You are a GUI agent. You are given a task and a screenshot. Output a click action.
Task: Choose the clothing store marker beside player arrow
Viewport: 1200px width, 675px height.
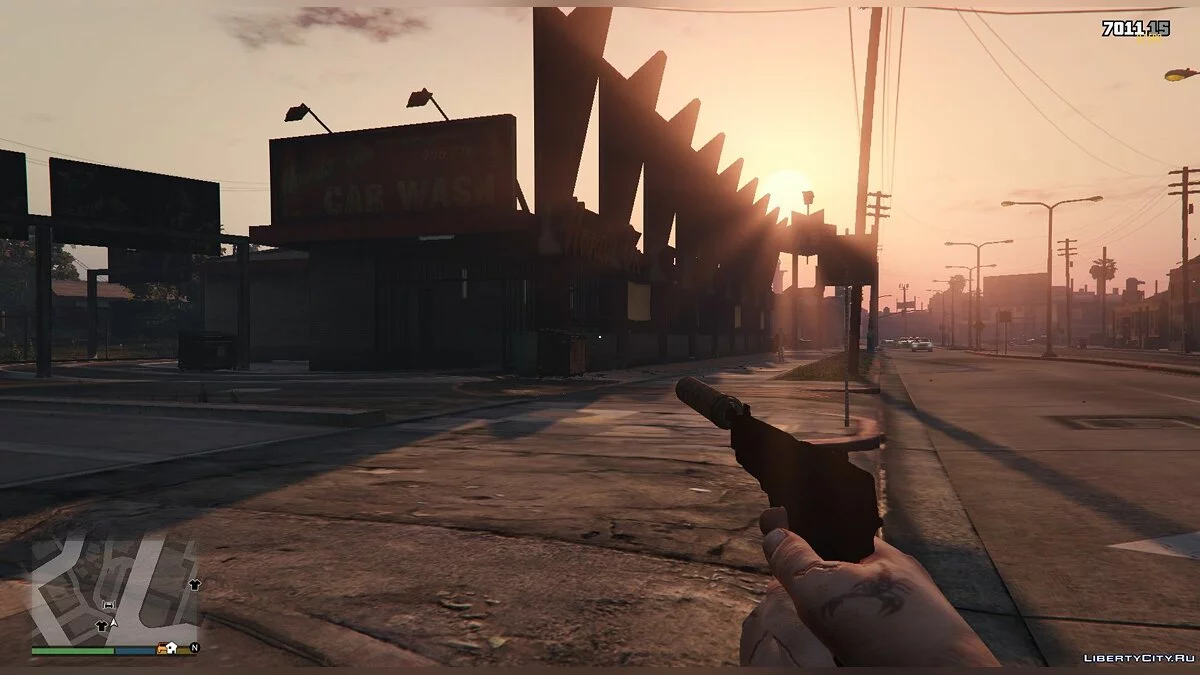click(101, 625)
